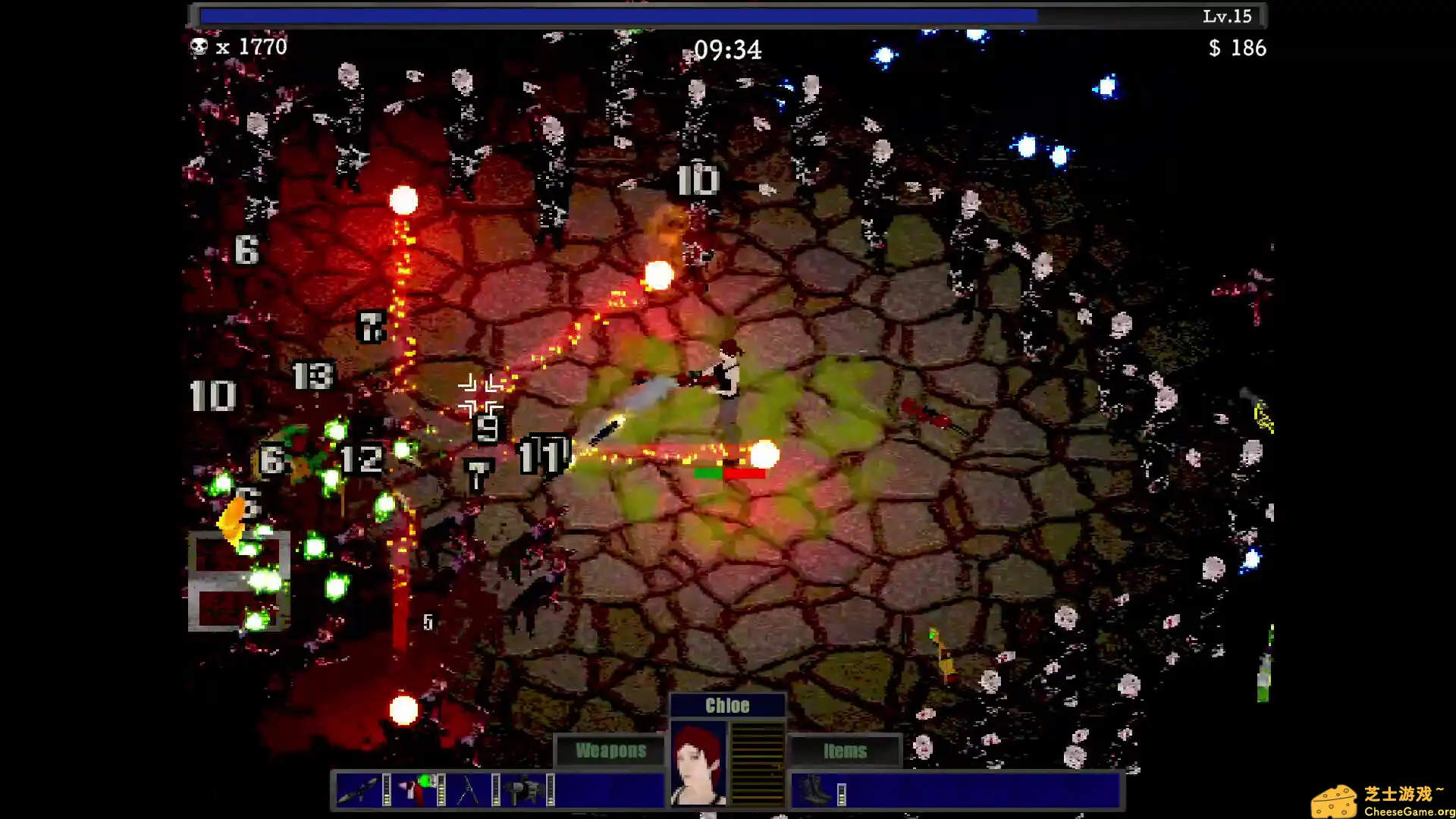Open the Weapons panel
This screenshot has width=1456, height=819.
[x=611, y=751]
